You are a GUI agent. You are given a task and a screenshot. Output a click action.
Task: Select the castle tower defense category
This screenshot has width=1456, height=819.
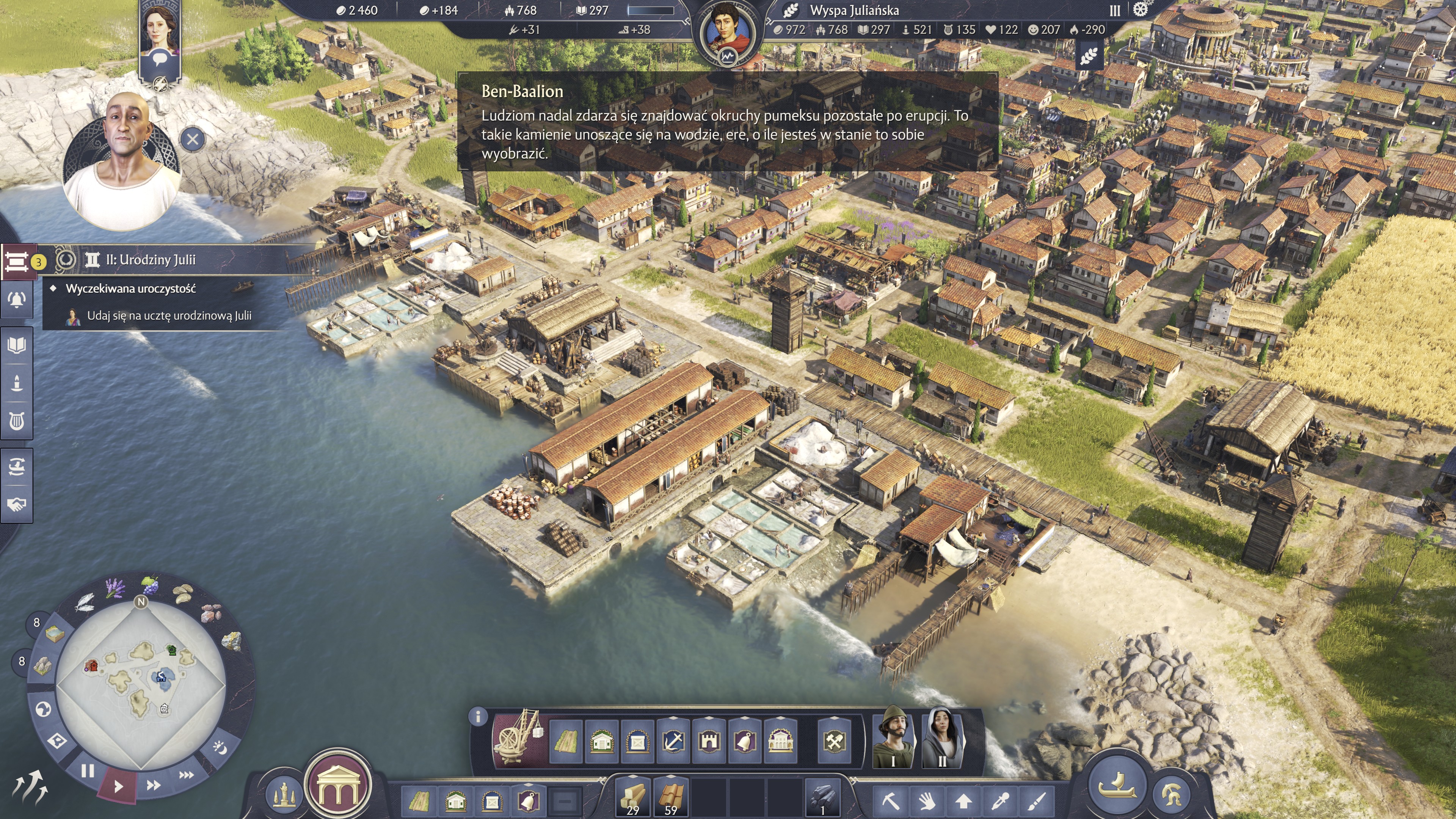tap(709, 741)
